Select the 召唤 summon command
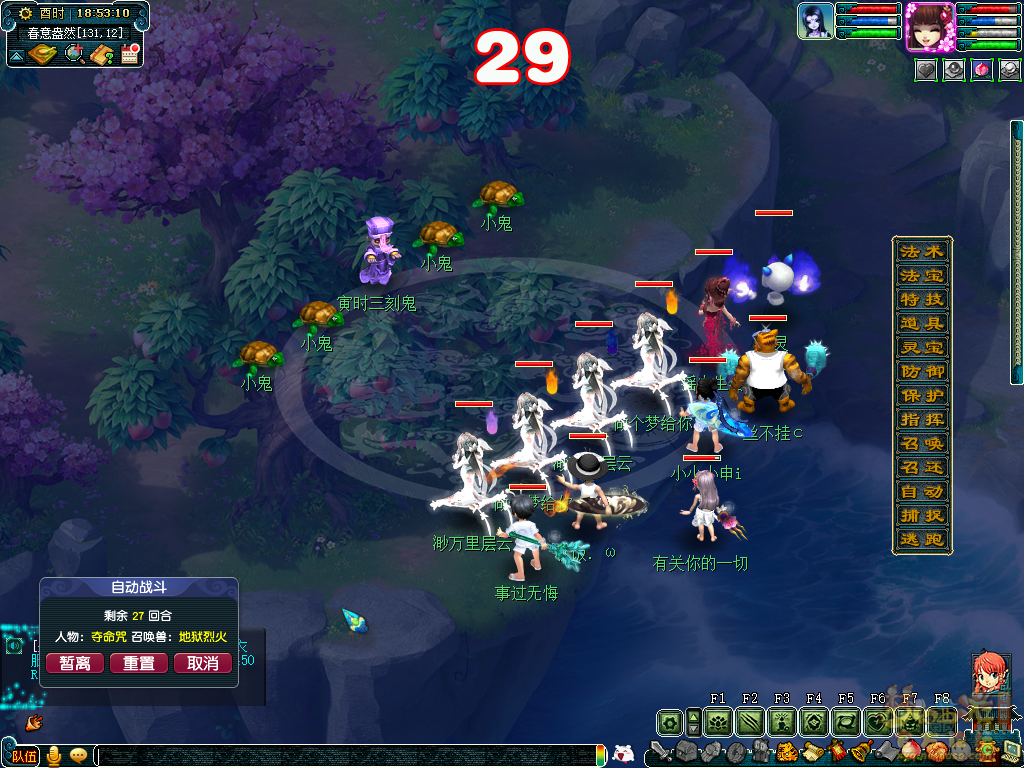The image size is (1024, 768). point(921,443)
